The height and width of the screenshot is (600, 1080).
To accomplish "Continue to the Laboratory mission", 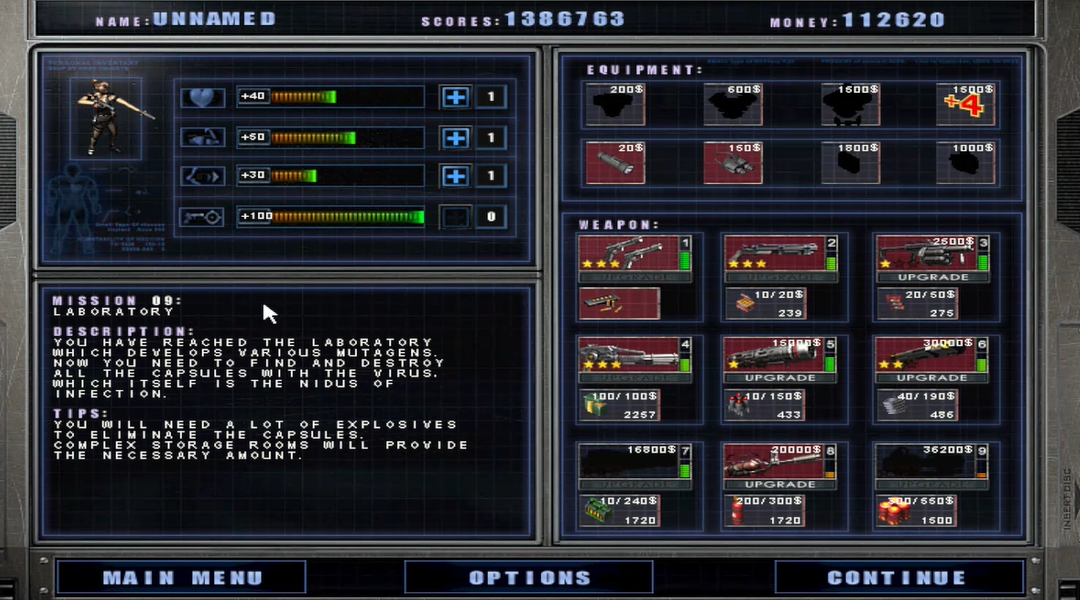I will (898, 577).
